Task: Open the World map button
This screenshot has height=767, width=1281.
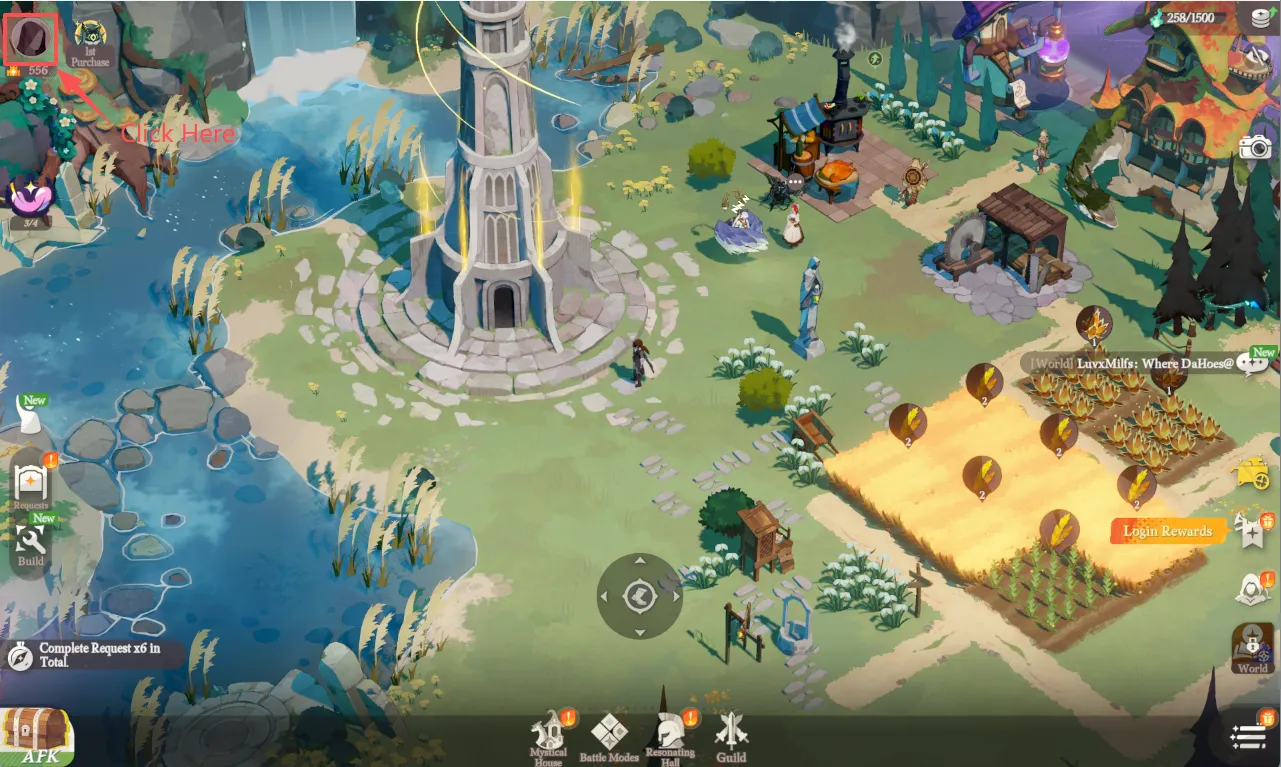Action: click(x=1252, y=648)
